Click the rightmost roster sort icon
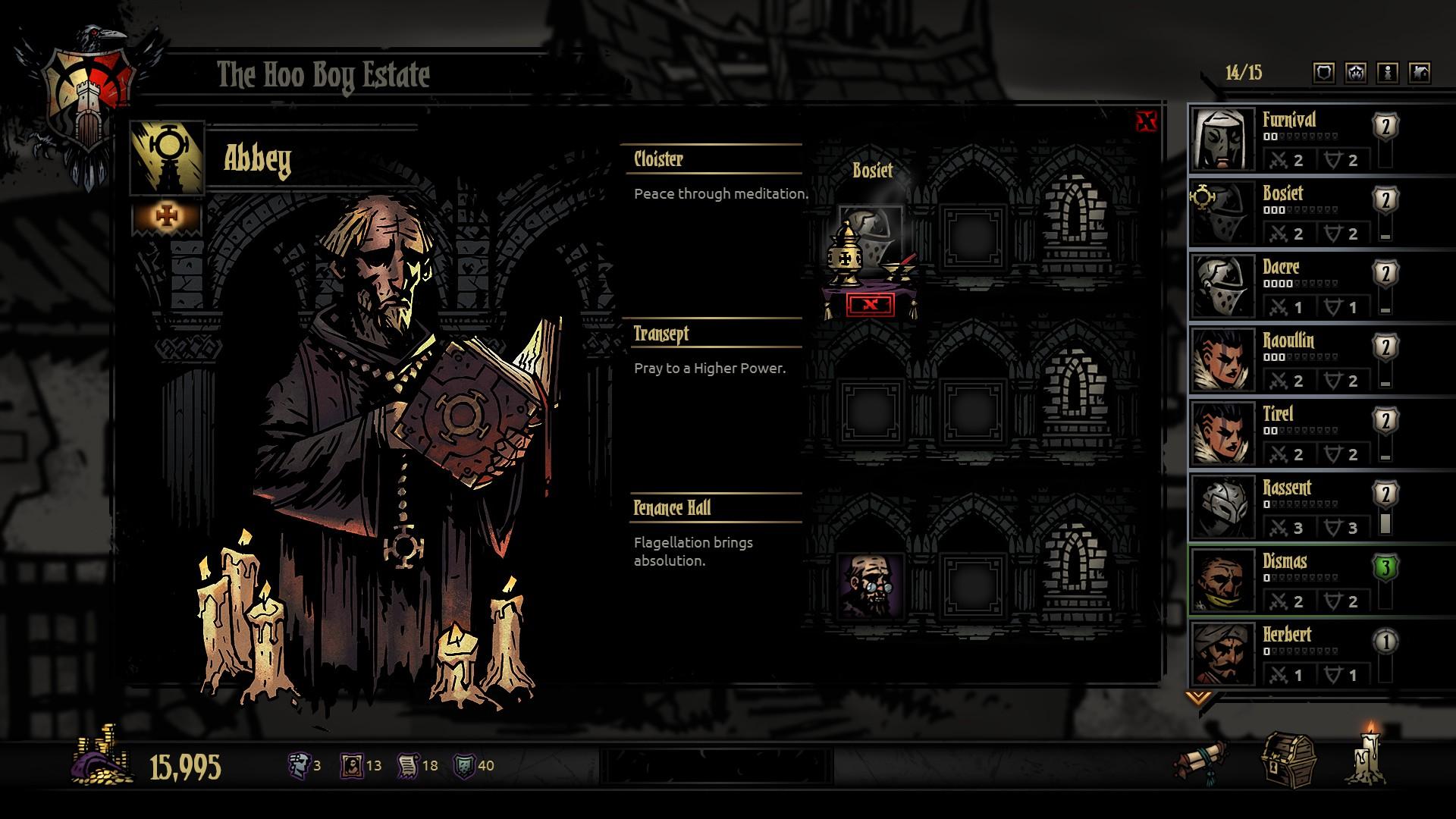The width and height of the screenshot is (1456, 819). [x=1420, y=73]
